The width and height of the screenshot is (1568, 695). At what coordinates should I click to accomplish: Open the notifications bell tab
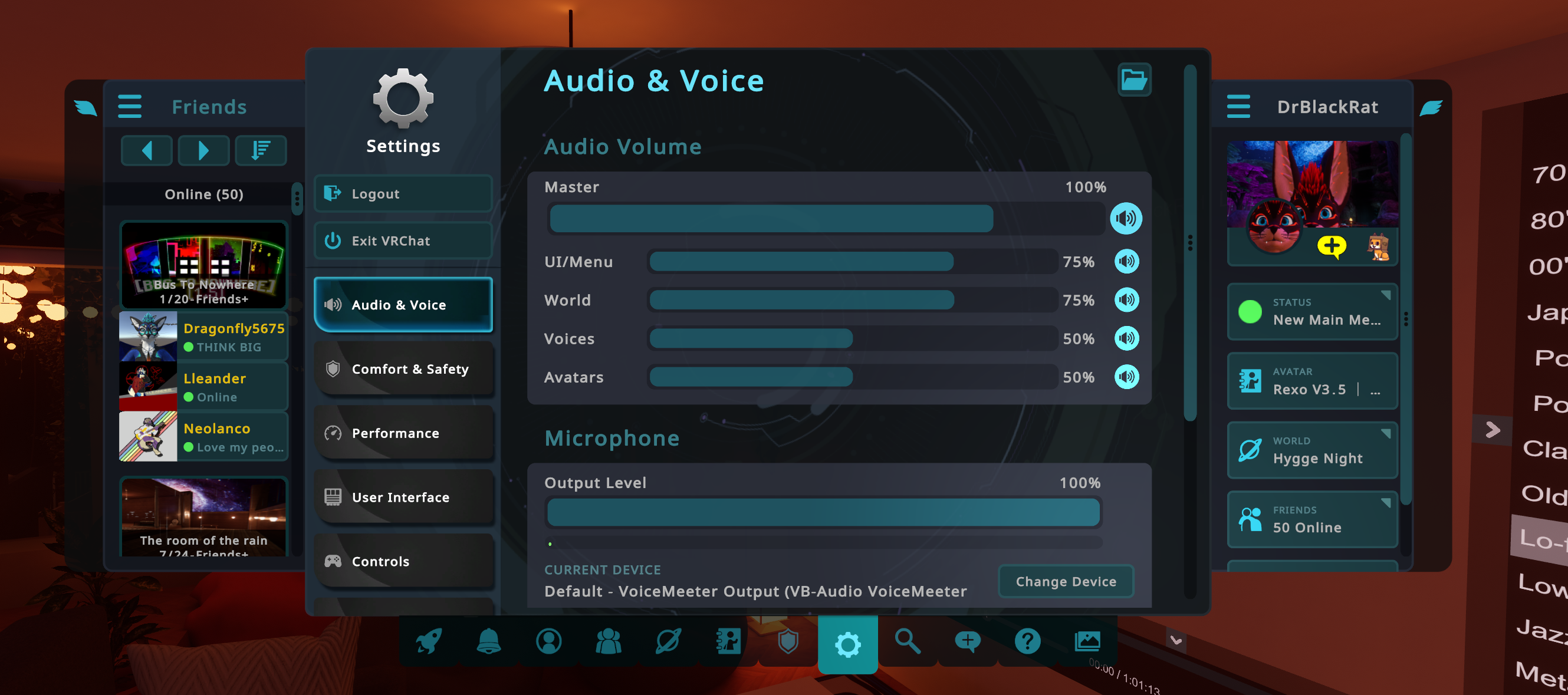pyautogui.click(x=488, y=641)
